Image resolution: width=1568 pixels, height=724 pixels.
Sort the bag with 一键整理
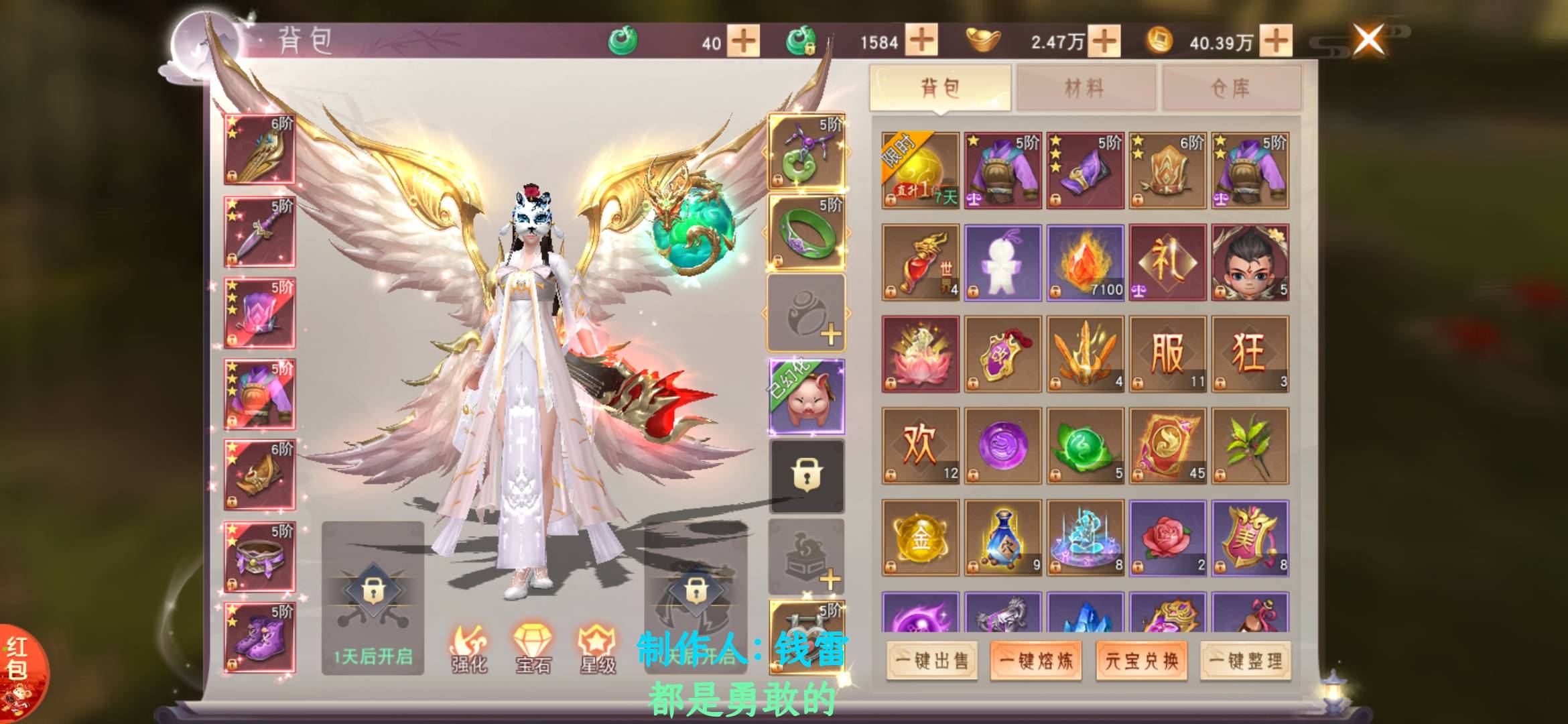click(1246, 661)
